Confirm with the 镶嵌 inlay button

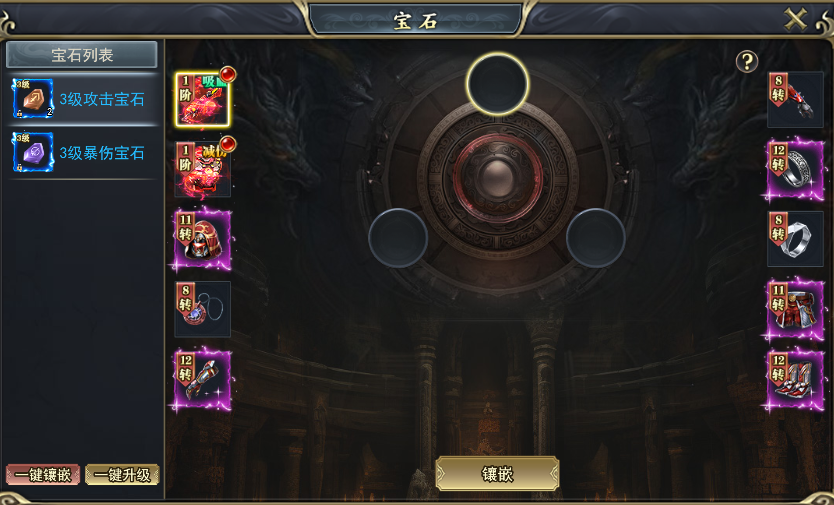(497, 474)
